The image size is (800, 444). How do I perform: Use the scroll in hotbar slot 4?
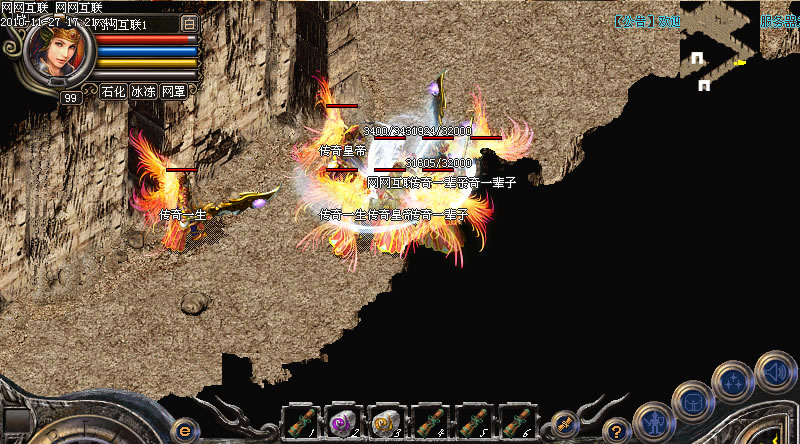click(429, 420)
